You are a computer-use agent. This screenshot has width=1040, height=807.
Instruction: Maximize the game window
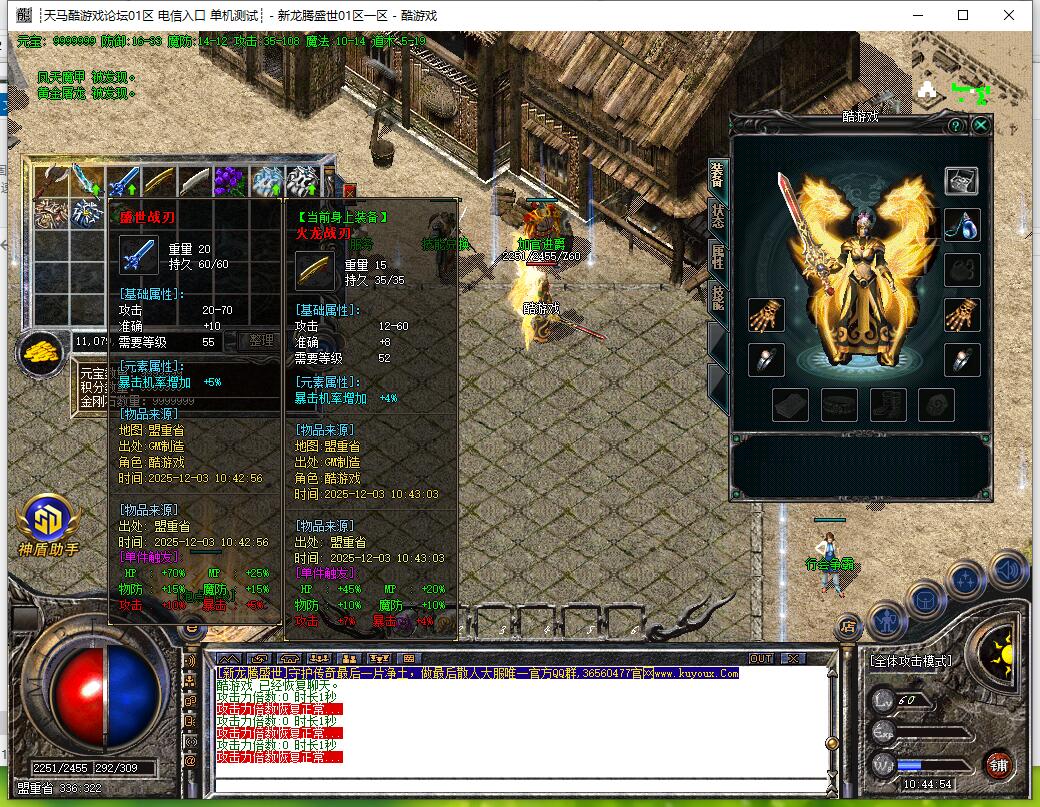(x=963, y=15)
